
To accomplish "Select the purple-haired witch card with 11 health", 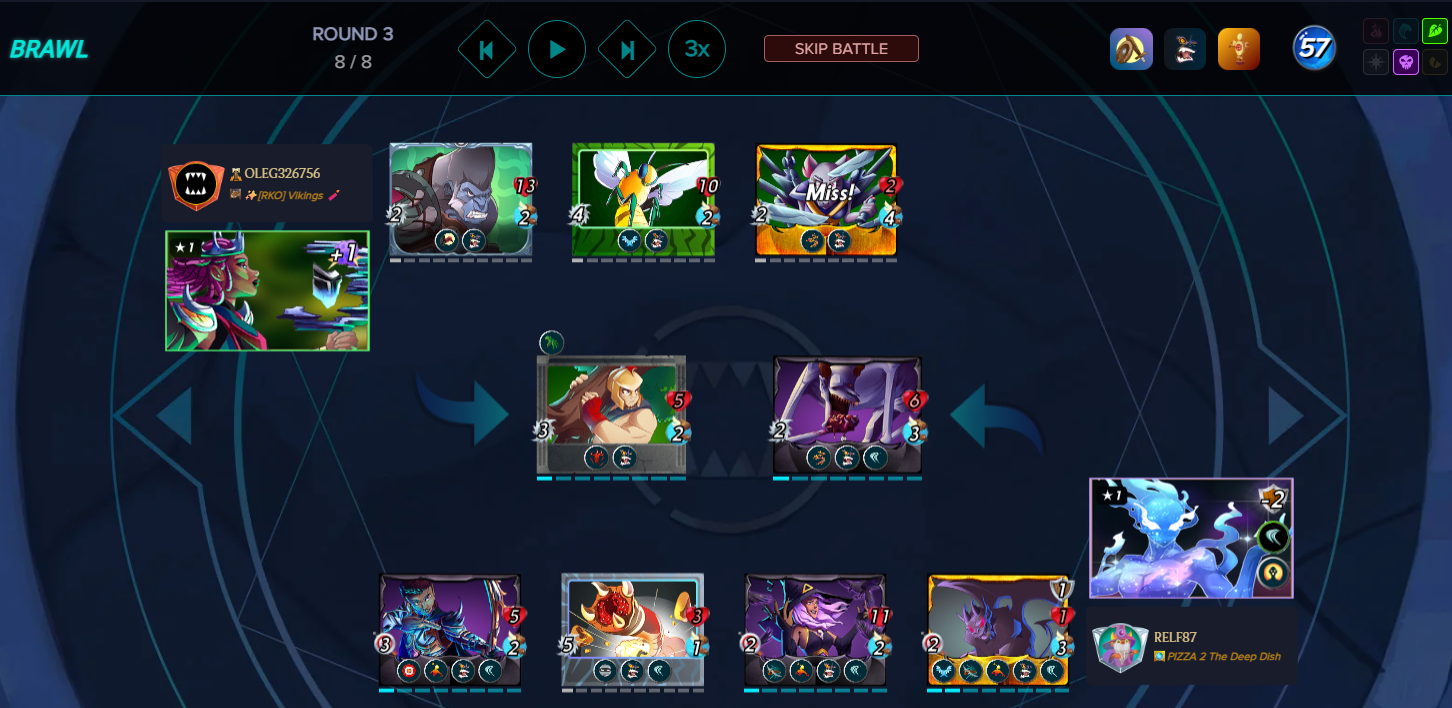I will [815, 630].
